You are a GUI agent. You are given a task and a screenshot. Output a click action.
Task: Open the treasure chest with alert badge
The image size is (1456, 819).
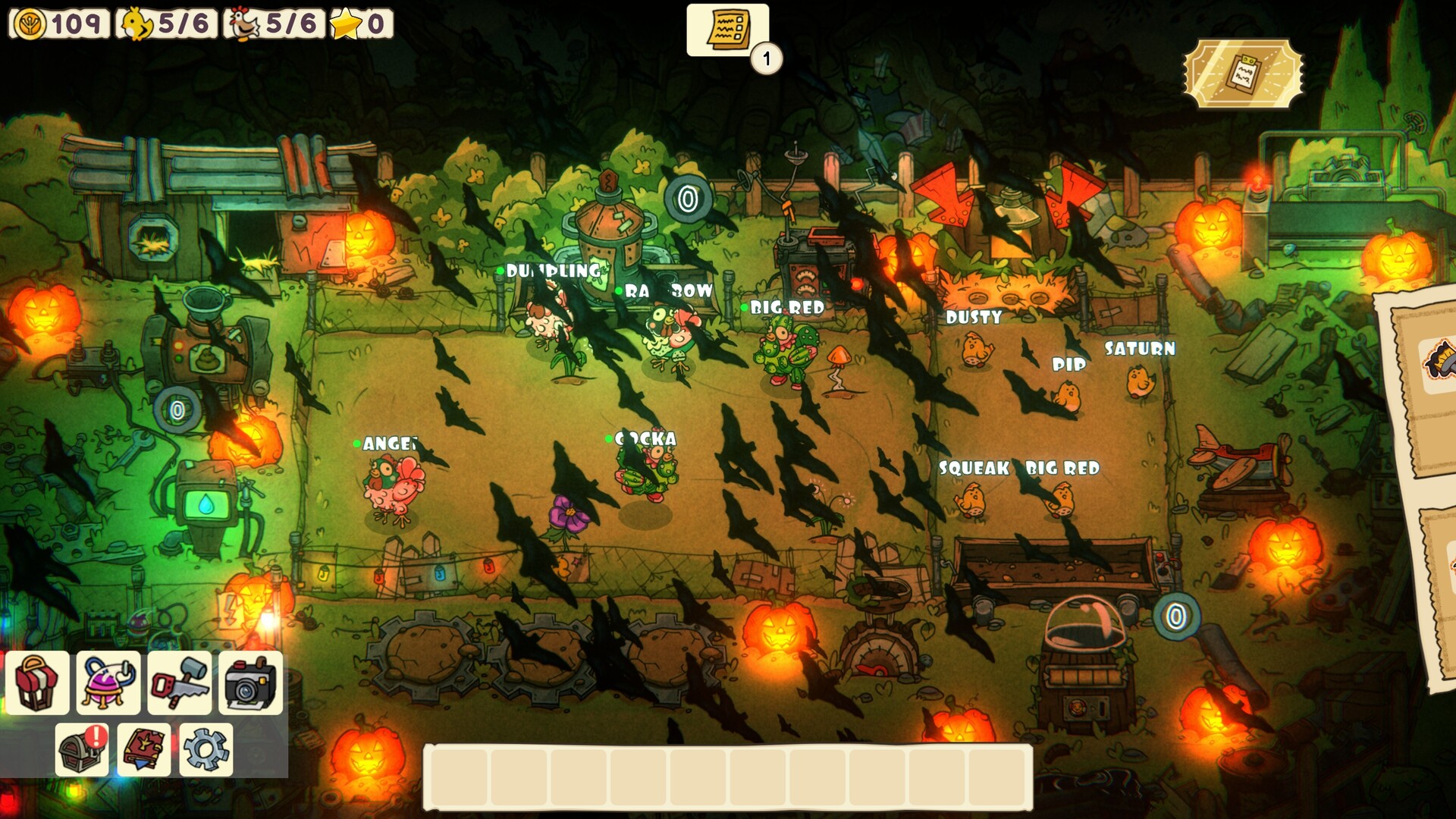[82, 750]
